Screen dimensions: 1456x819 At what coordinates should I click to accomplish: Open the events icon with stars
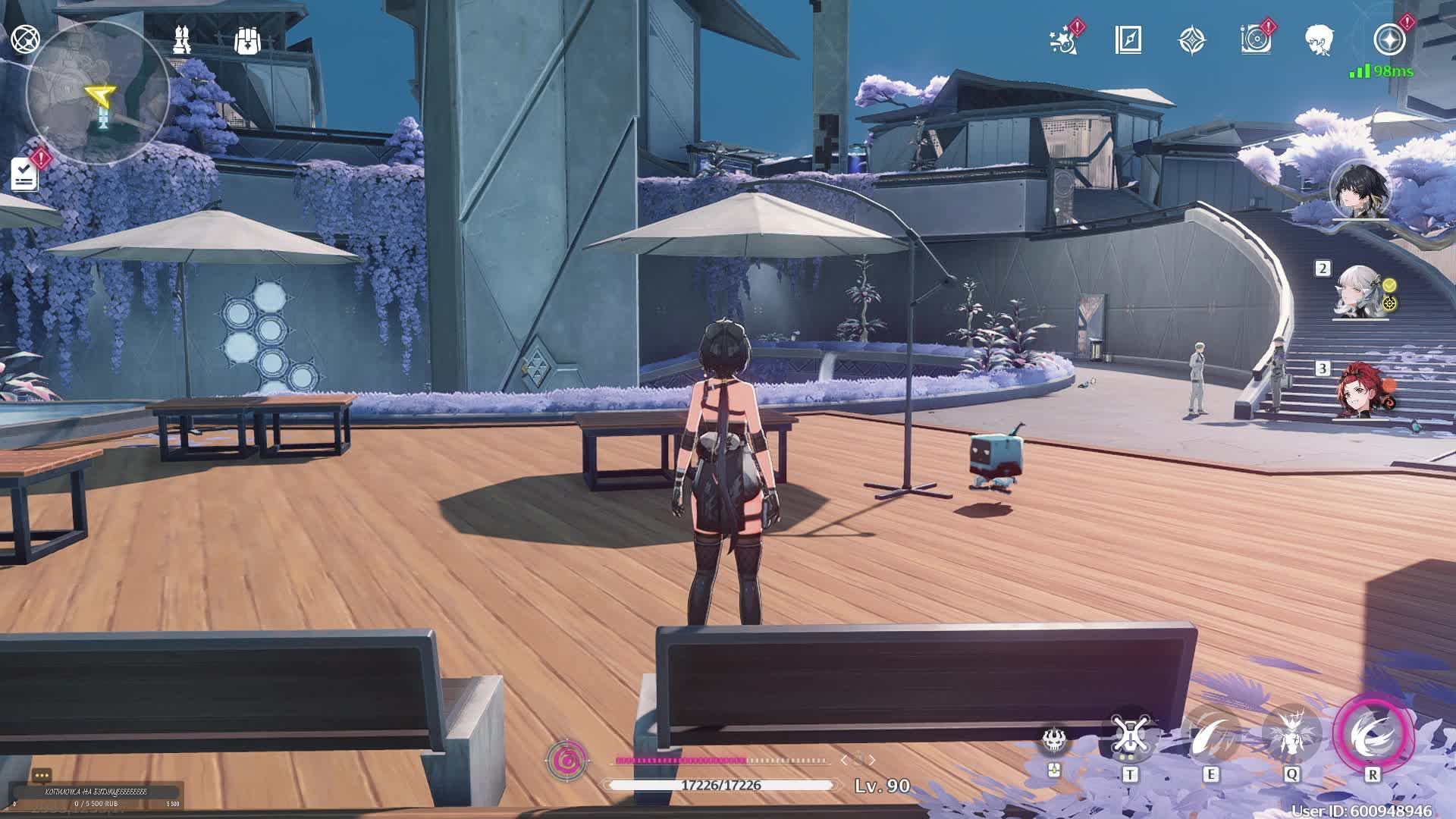(x=1064, y=40)
